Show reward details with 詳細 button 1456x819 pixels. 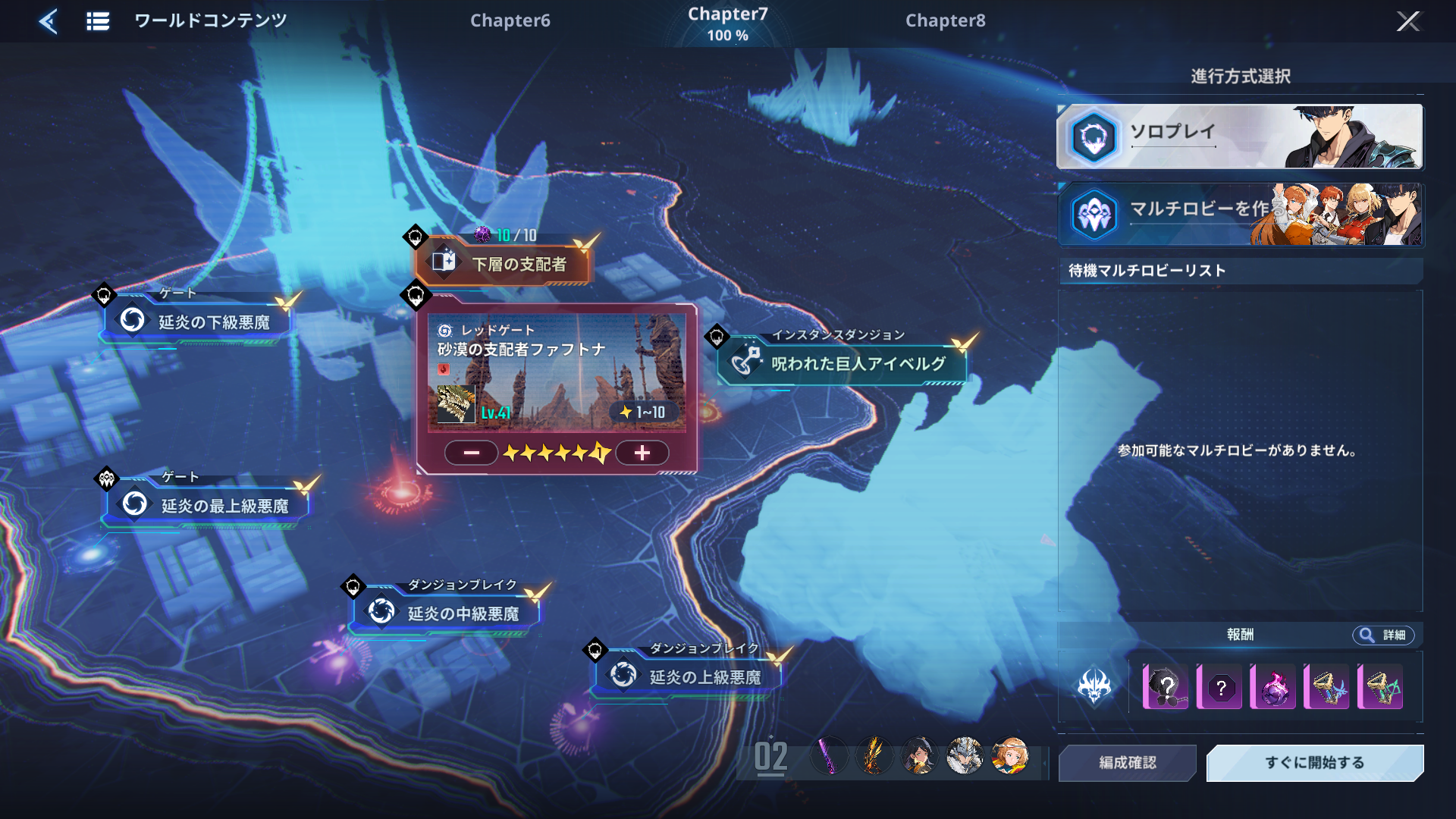(1382, 635)
